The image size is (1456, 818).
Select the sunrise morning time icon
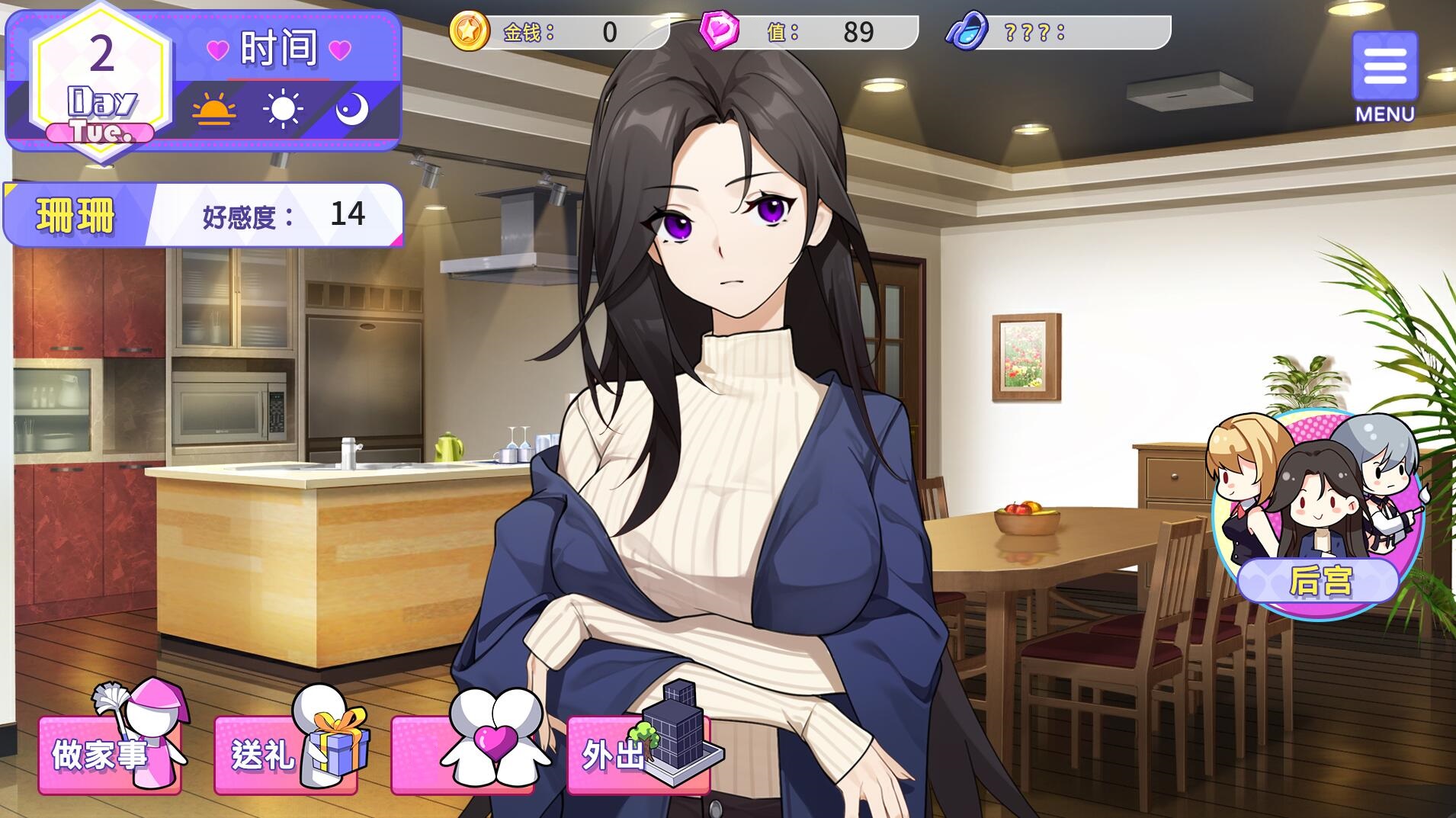pos(213,110)
